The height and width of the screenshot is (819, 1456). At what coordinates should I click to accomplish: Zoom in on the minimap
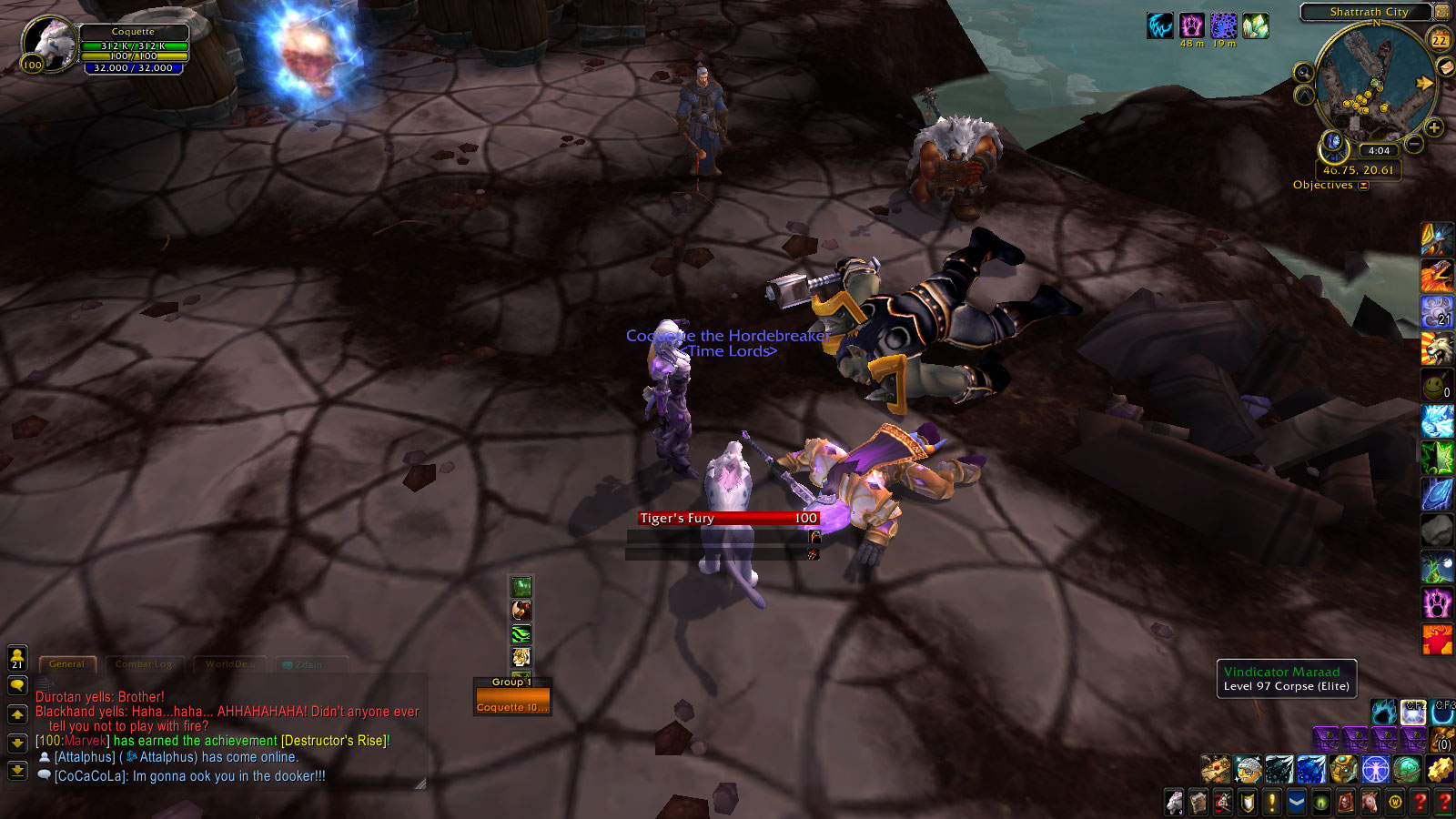[1434, 128]
